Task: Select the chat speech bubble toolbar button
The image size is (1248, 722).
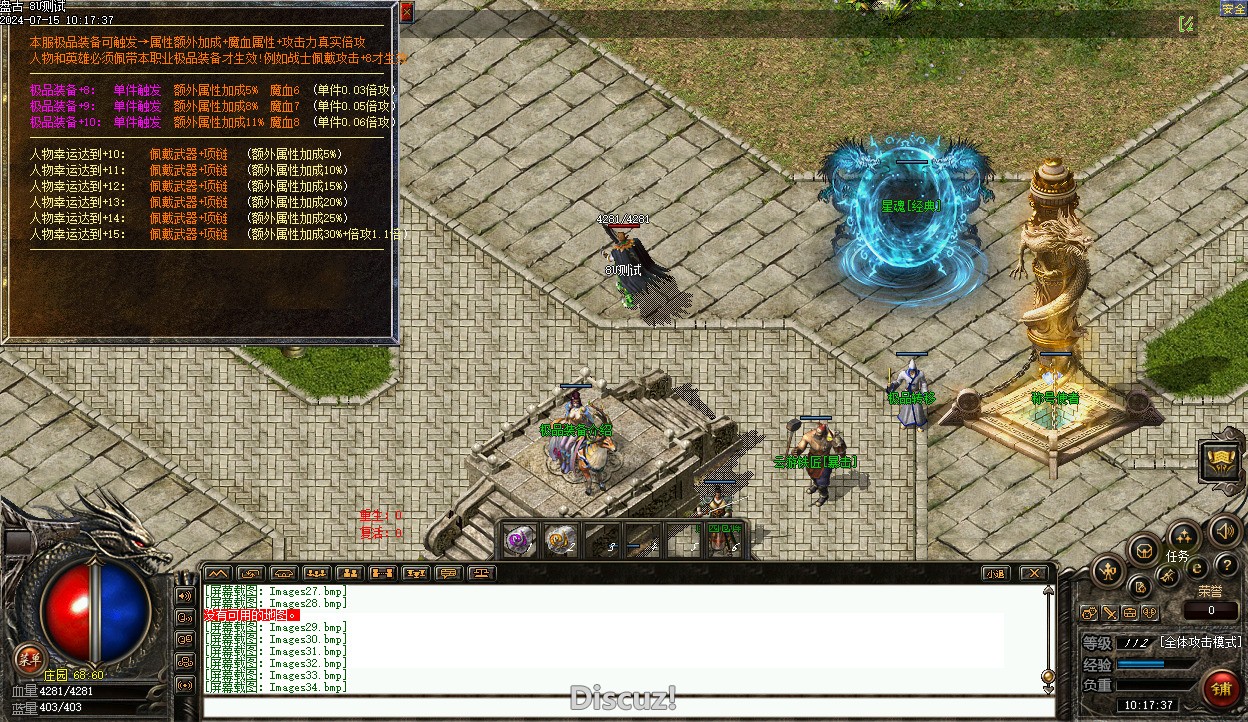Action: tap(448, 573)
